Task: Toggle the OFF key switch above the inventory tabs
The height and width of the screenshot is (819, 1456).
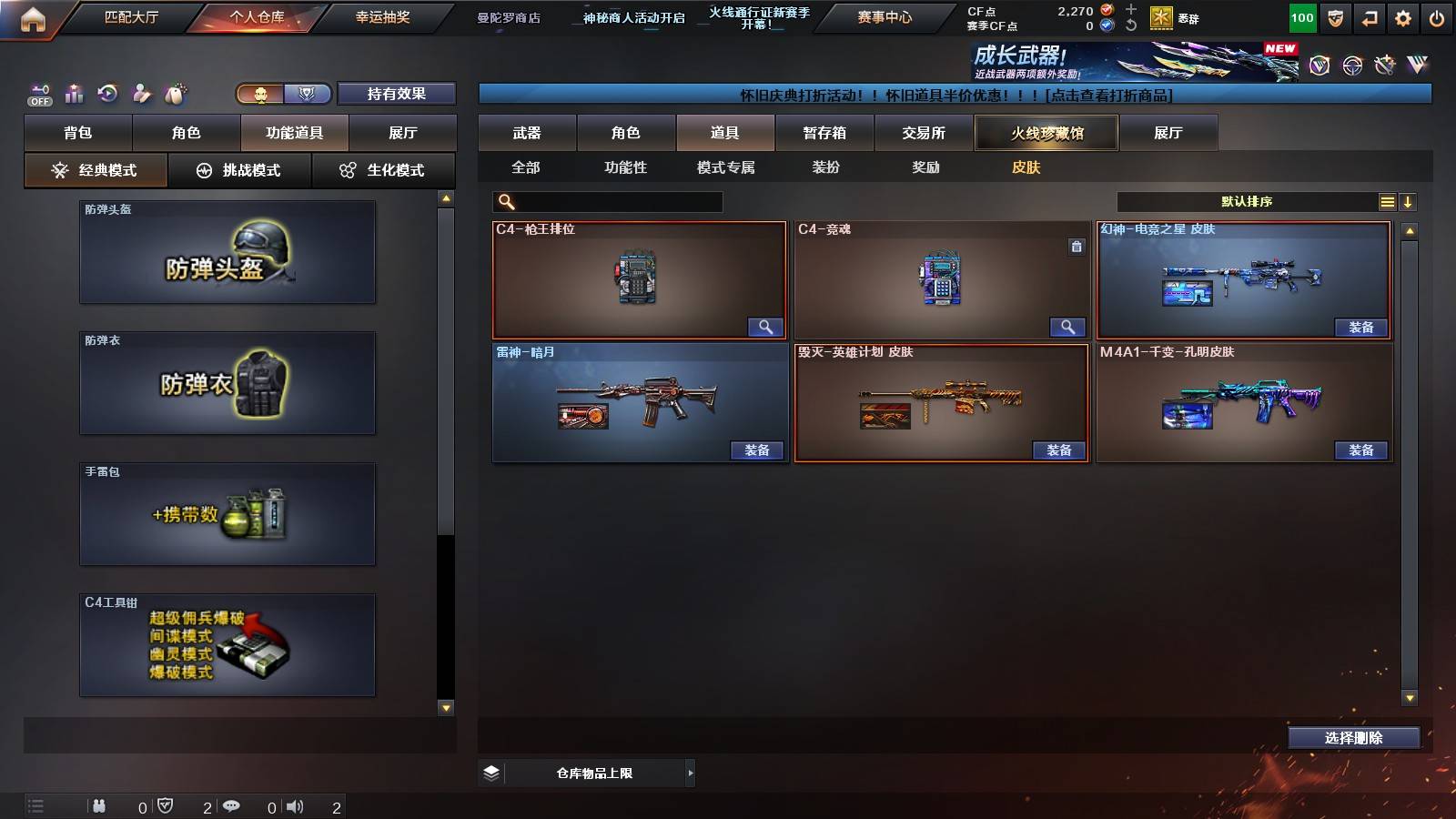Action: (38, 94)
